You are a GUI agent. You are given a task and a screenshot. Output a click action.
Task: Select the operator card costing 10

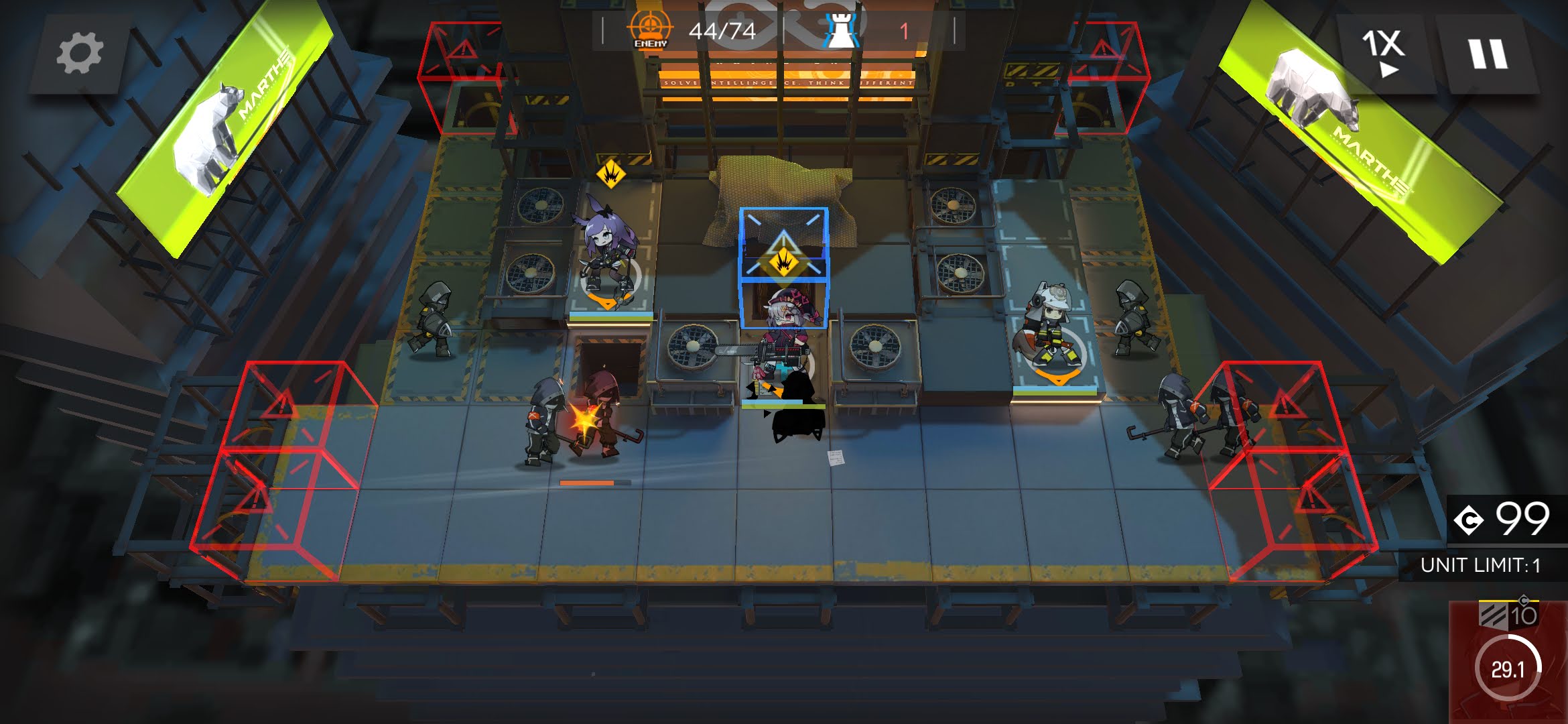click(1508, 662)
